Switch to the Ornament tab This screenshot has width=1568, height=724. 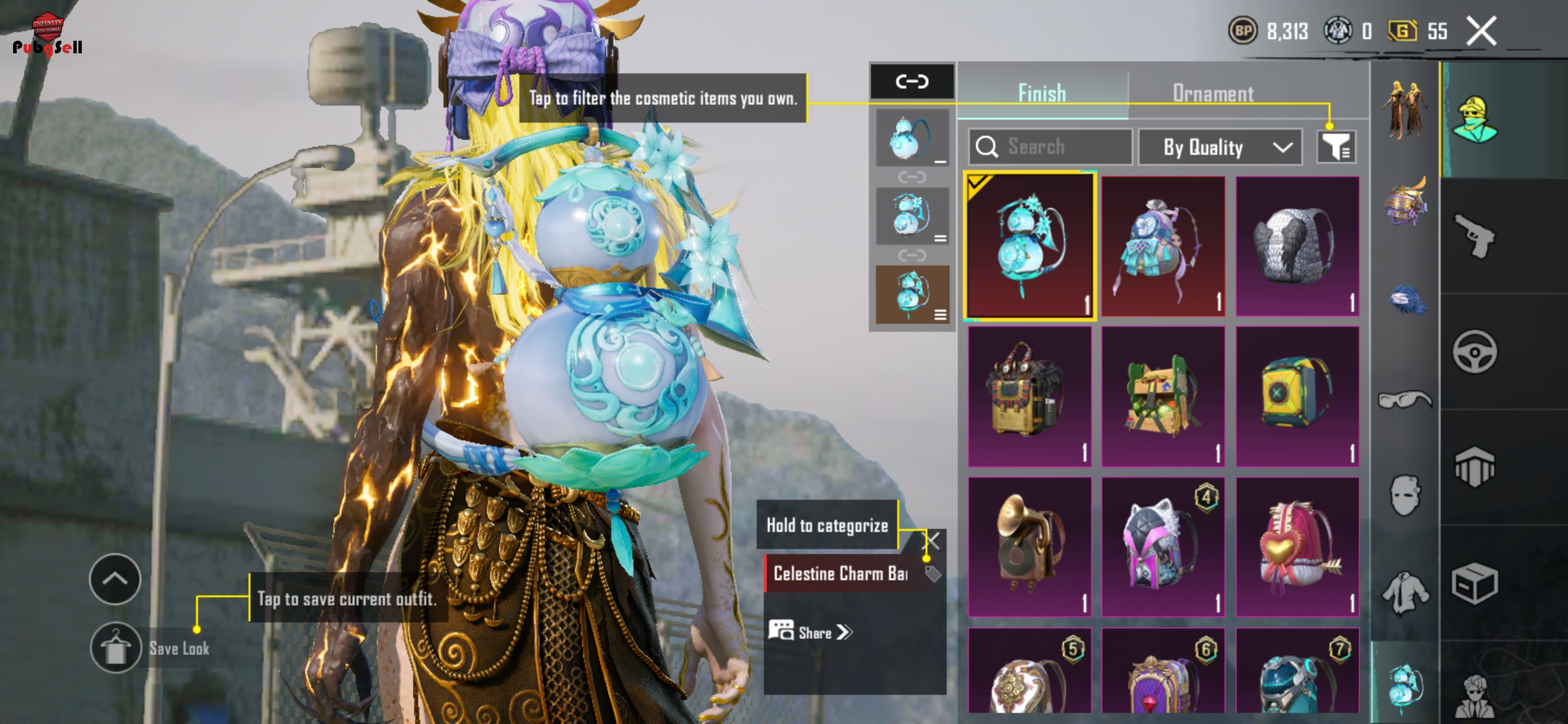(x=1213, y=93)
